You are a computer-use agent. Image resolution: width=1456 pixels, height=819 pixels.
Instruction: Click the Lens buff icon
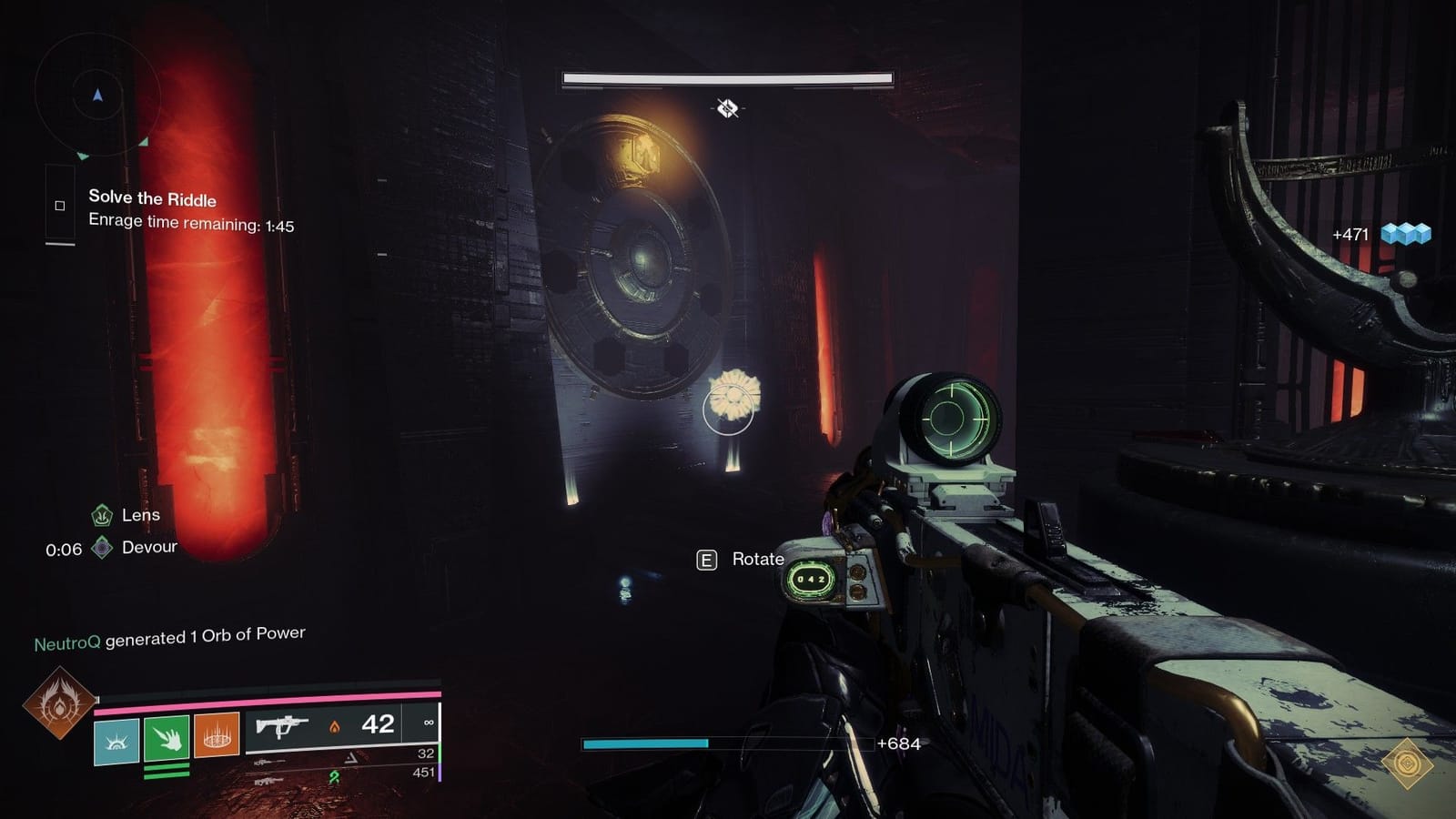100,515
